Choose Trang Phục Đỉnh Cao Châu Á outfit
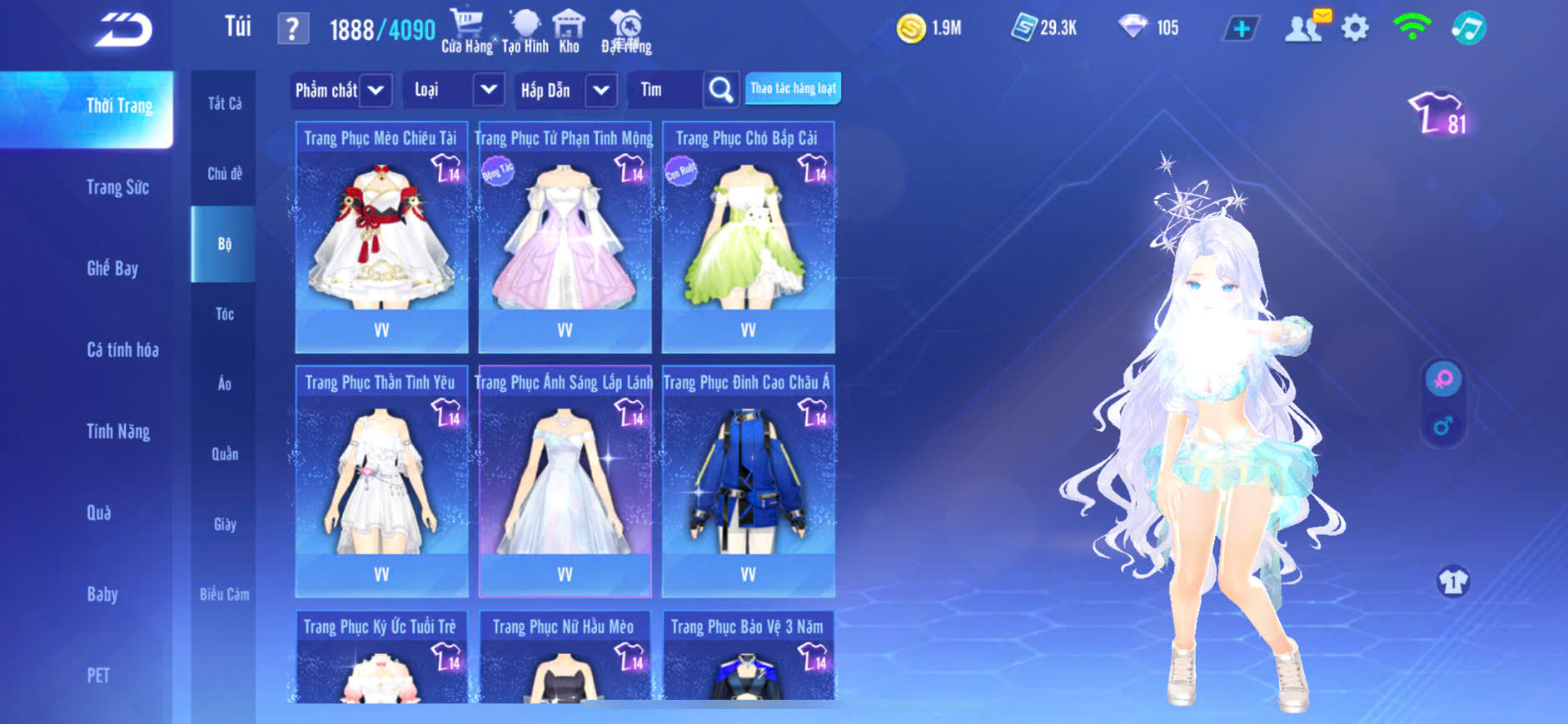Viewport: 1568px width, 724px height. pos(748,481)
